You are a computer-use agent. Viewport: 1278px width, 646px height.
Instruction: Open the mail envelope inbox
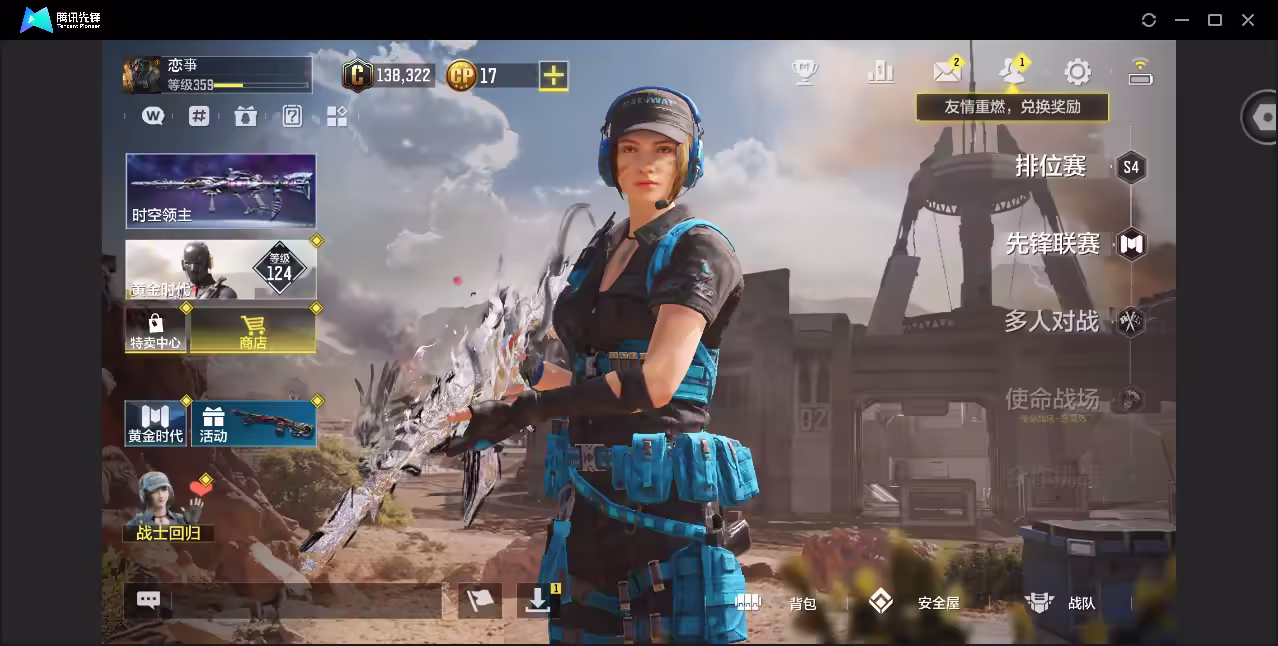(946, 71)
